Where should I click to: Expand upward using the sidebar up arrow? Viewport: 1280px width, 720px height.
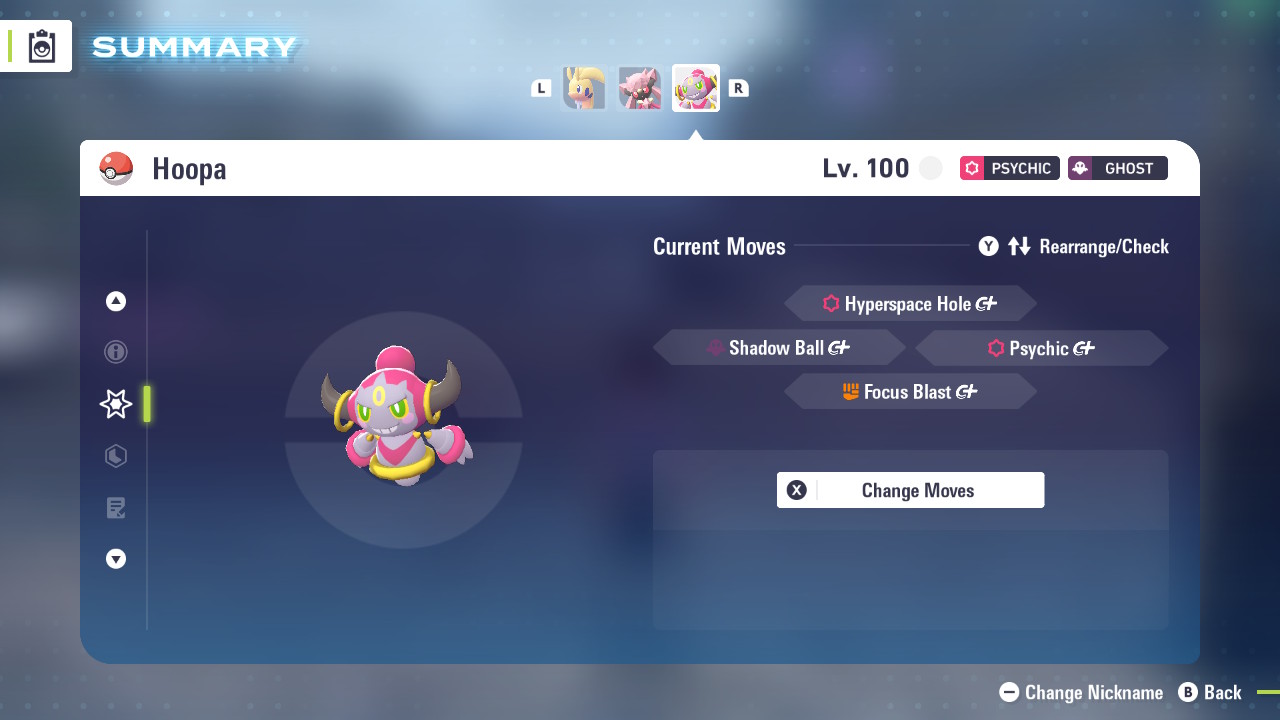pyautogui.click(x=115, y=301)
